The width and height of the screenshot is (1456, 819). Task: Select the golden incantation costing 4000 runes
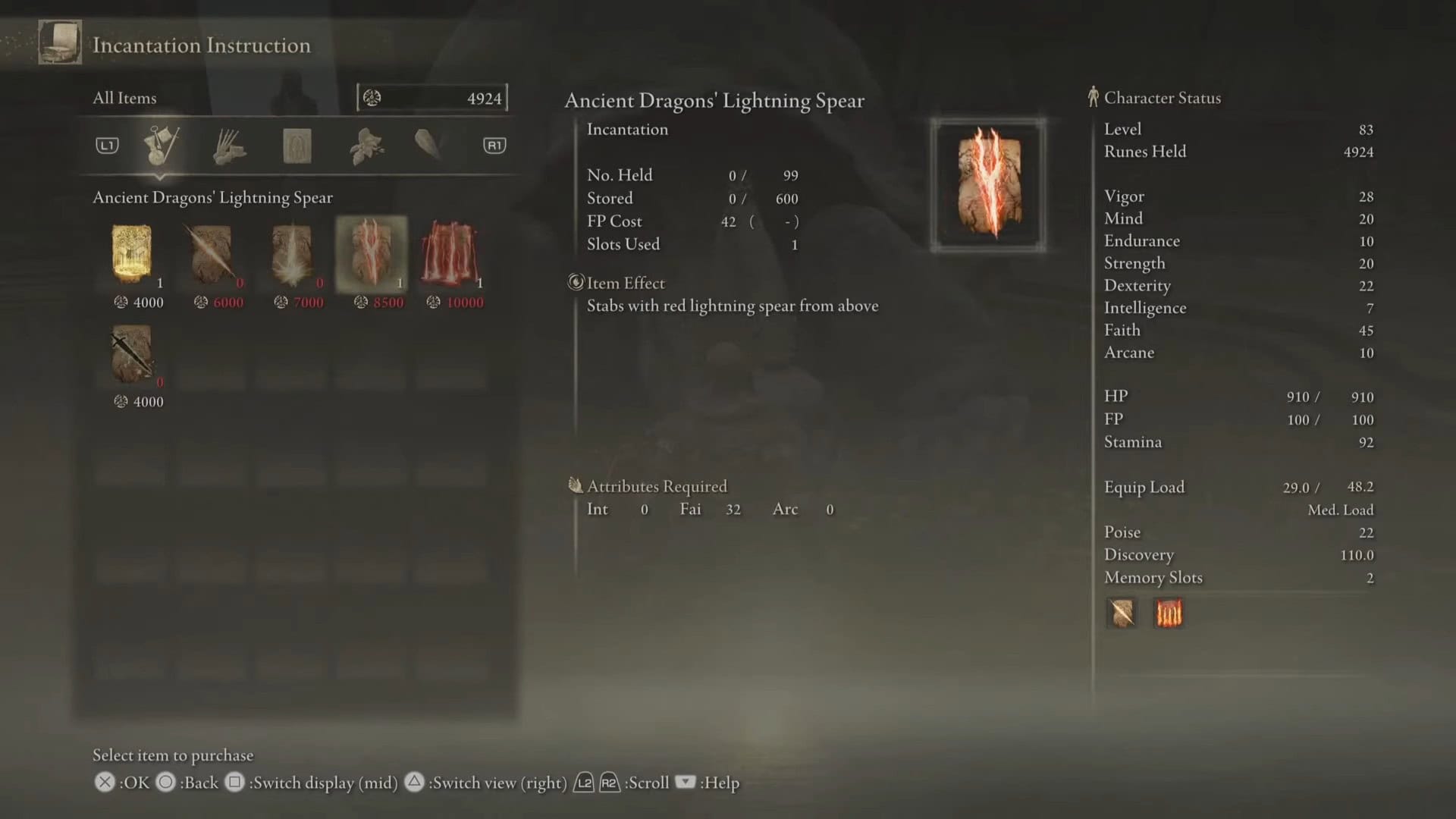pyautogui.click(x=132, y=255)
